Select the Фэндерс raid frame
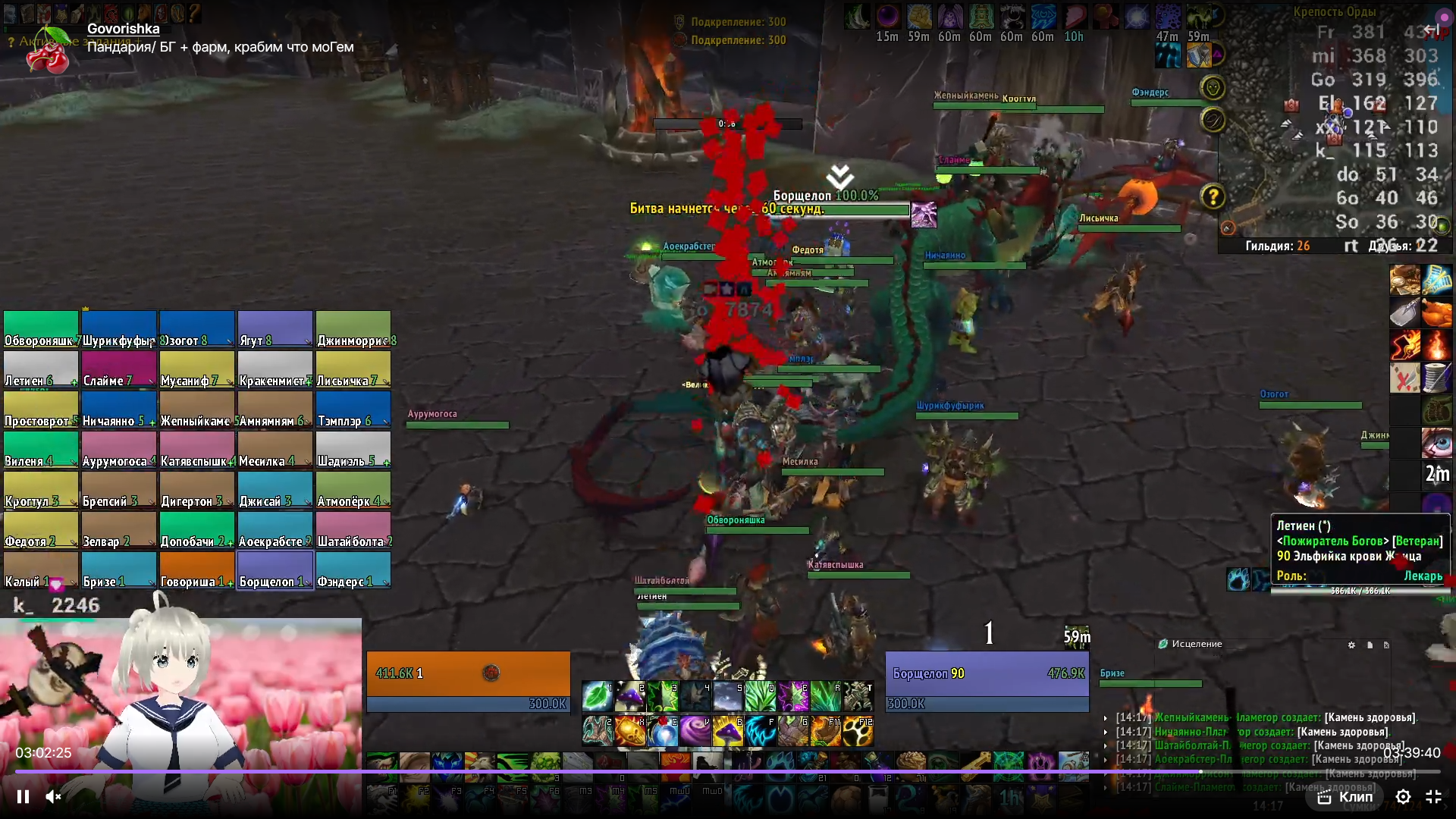 pos(353,570)
